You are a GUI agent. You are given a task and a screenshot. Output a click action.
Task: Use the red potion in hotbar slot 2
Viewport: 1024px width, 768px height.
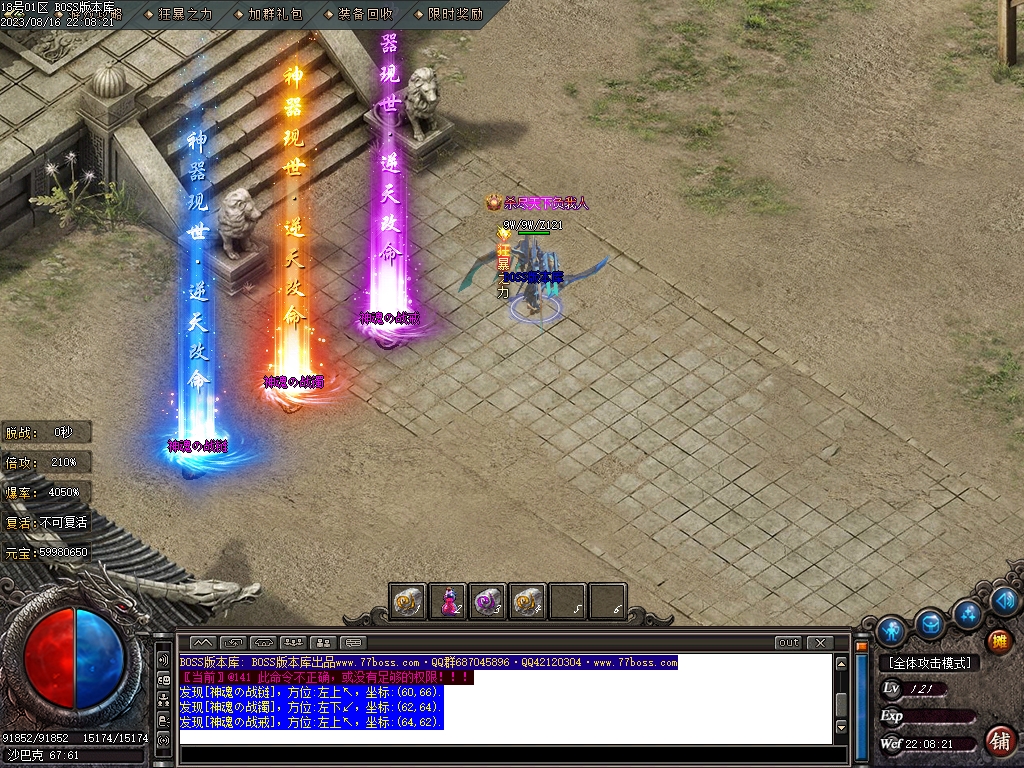[448, 601]
